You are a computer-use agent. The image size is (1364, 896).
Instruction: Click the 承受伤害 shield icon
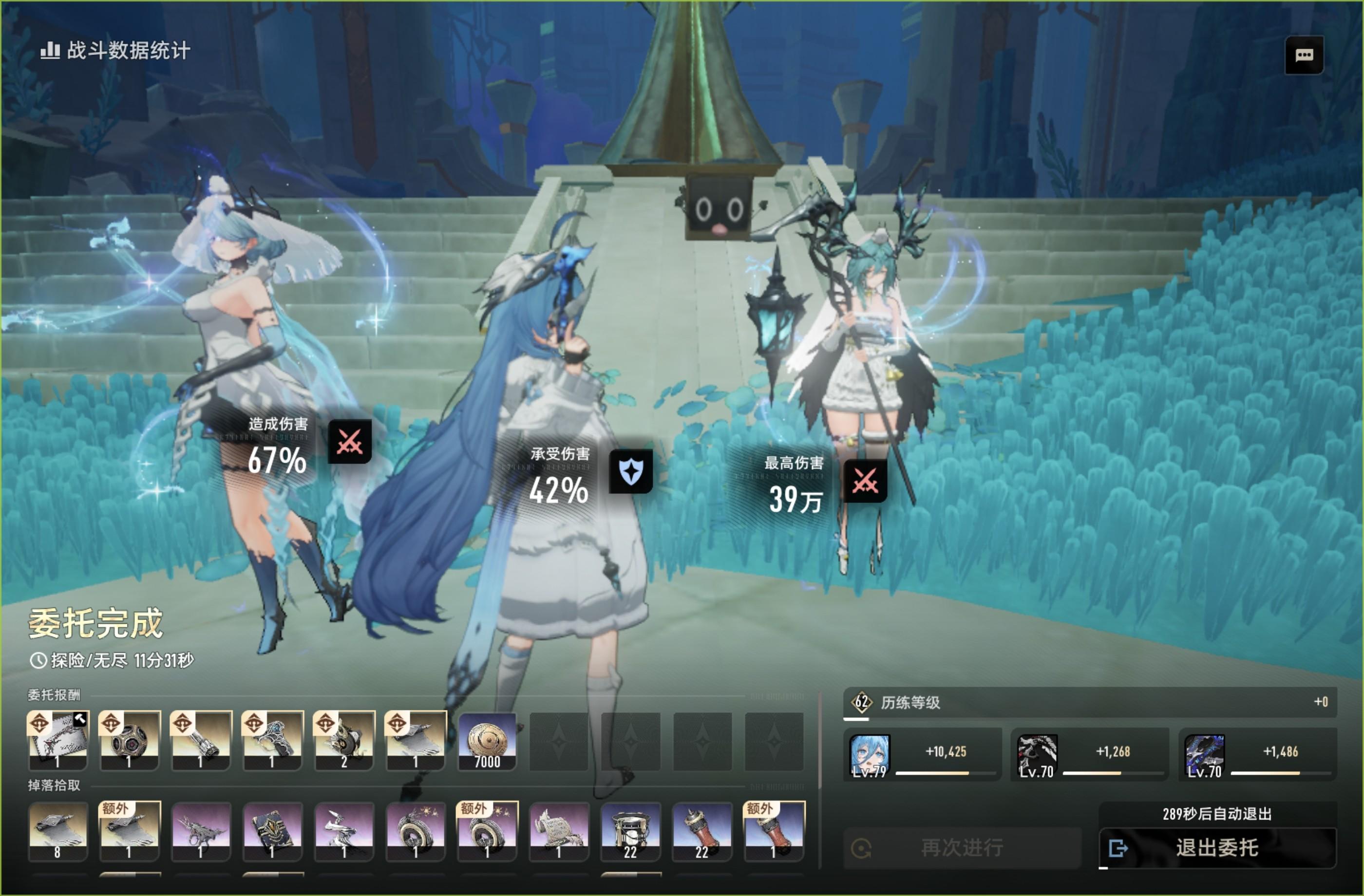[x=630, y=471]
